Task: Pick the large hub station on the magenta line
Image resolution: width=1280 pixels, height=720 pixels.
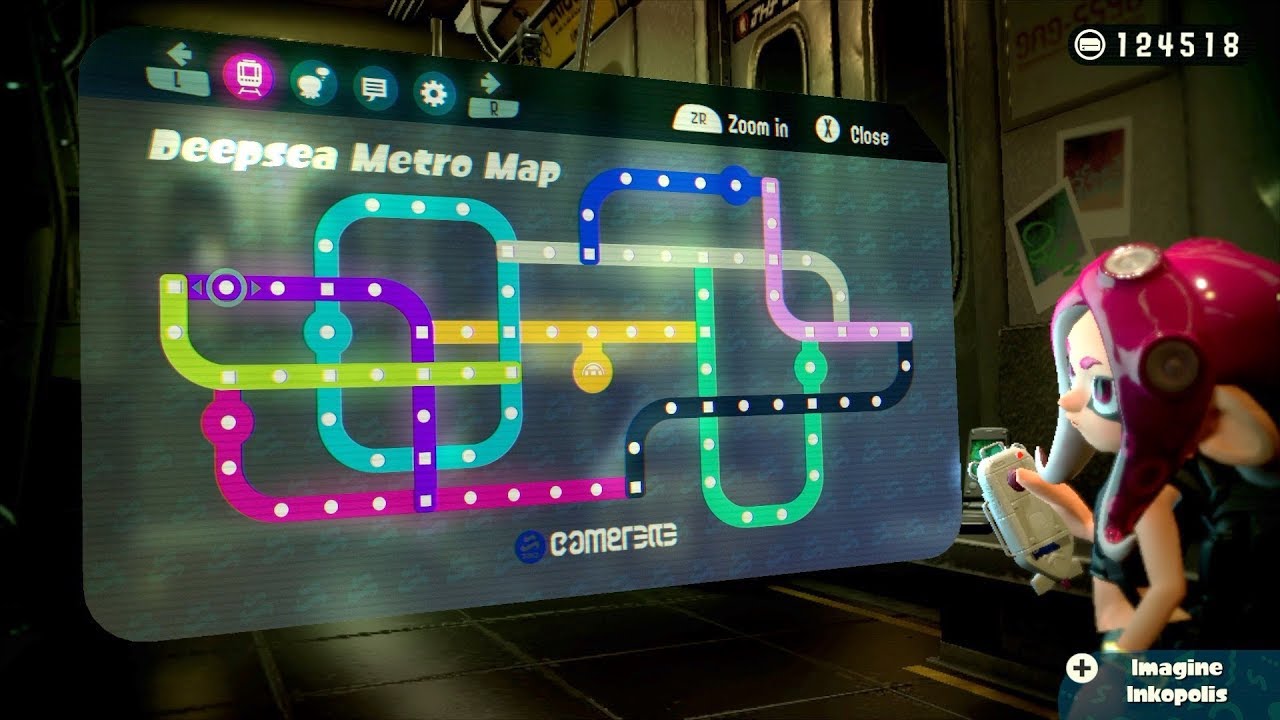Action: click(228, 422)
